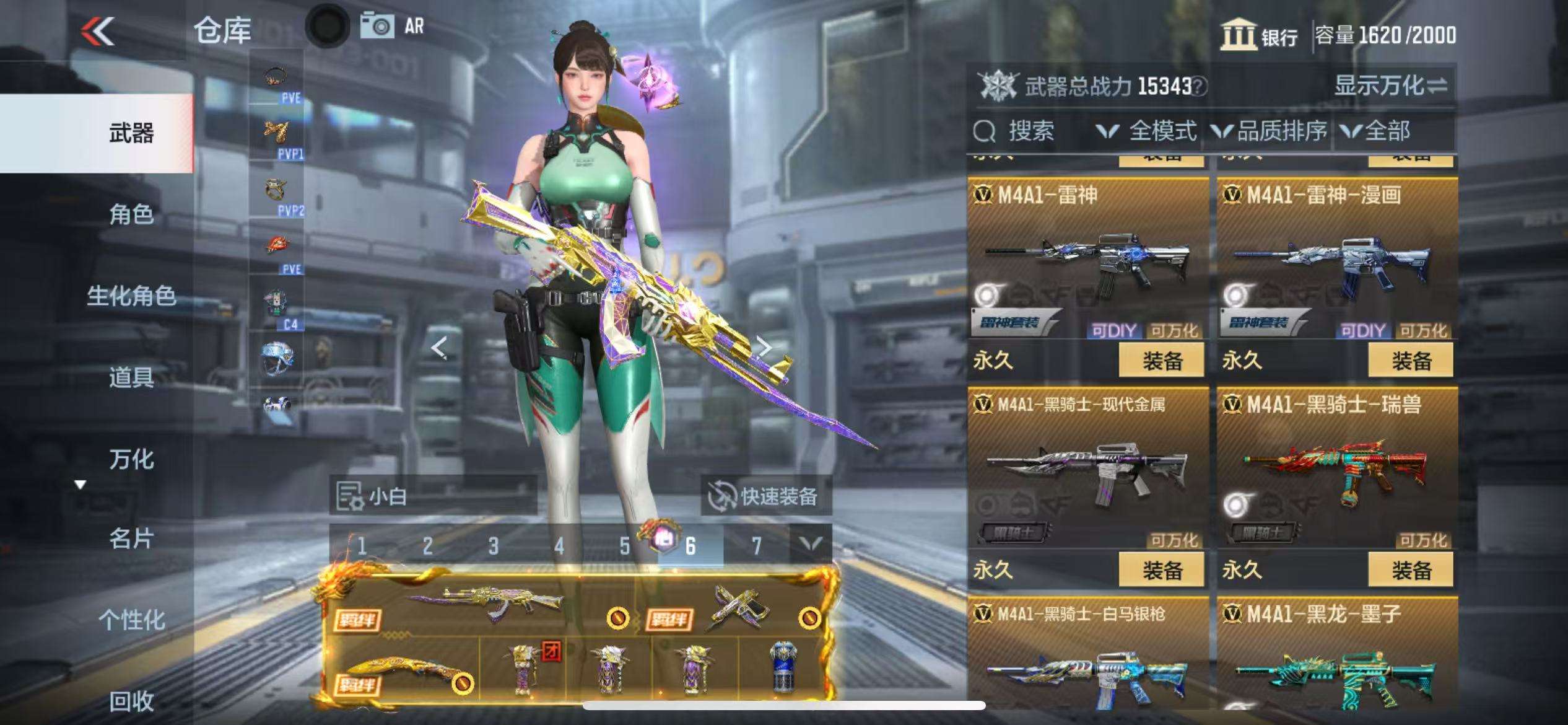This screenshot has height=725, width=1568.
Task: Open the 万化 section
Action: 131,459
